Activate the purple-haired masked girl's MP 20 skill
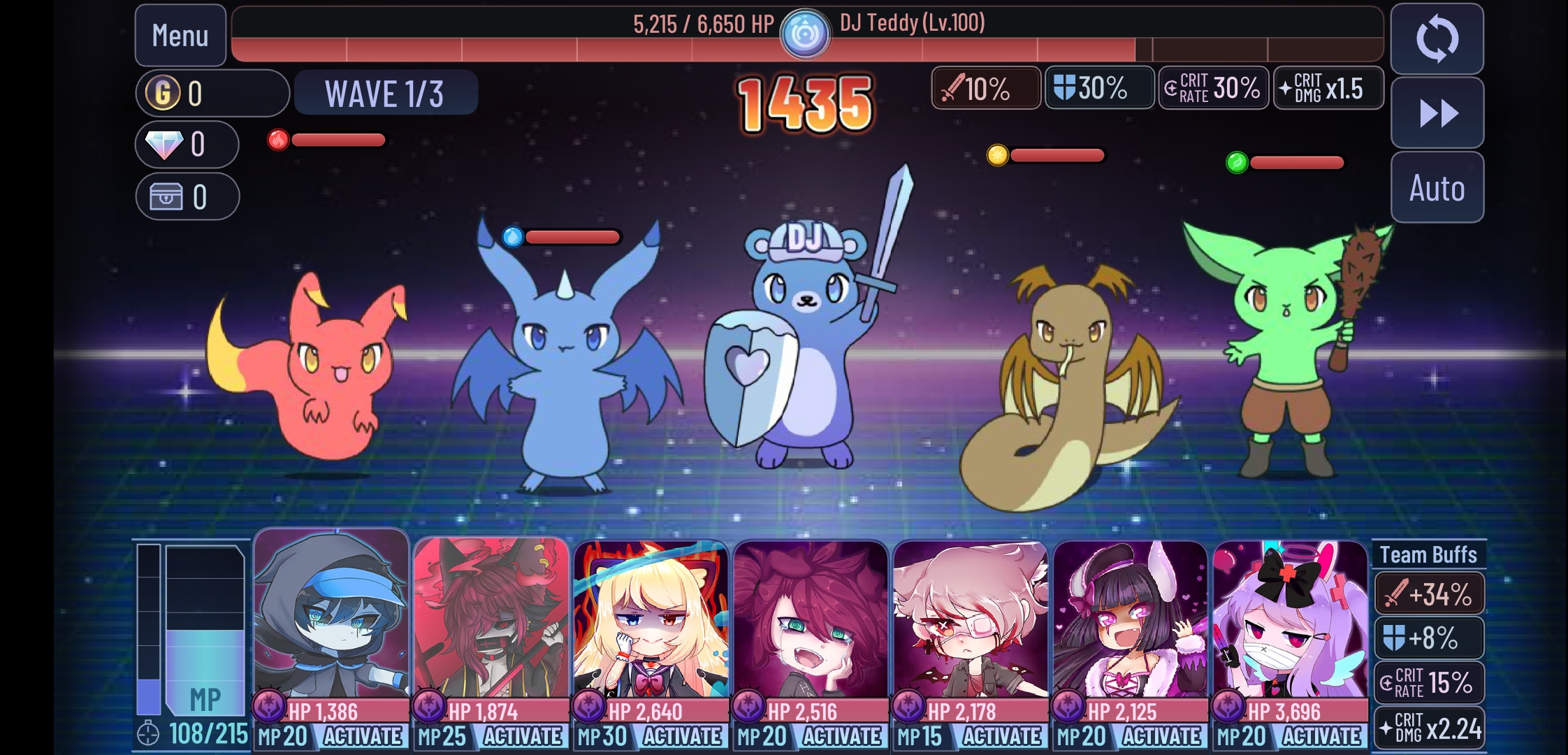Viewport: 1568px width, 755px height. (x=1321, y=736)
